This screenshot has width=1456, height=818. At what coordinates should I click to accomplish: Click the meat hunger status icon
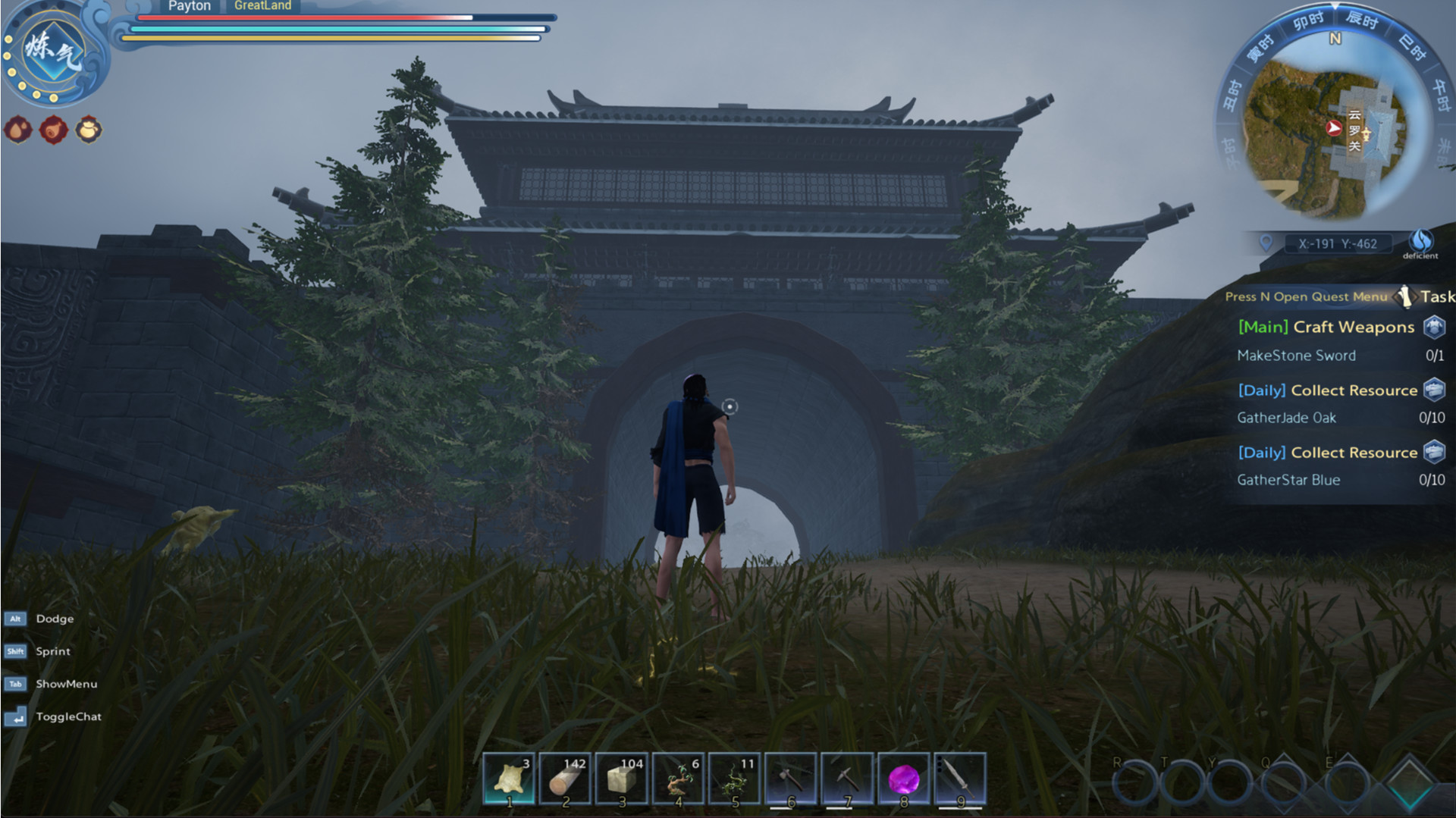point(53,130)
